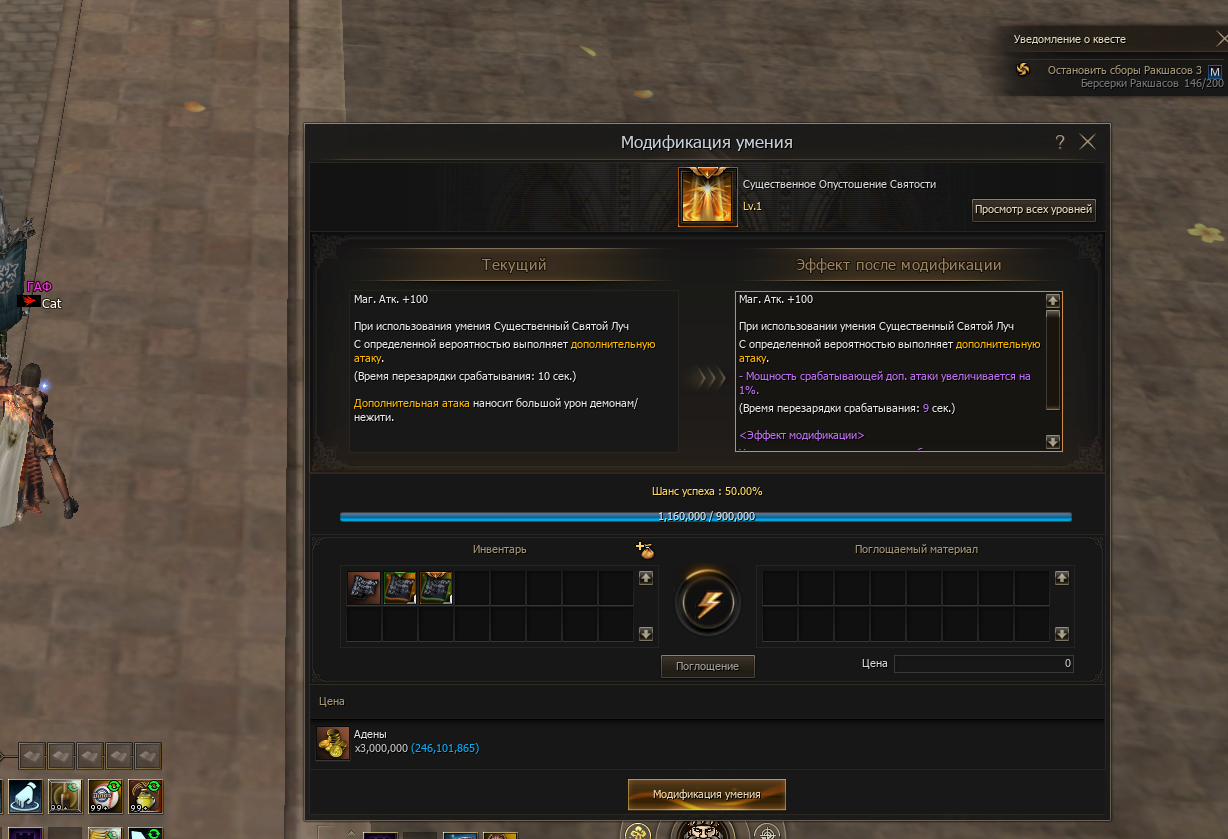Use the baseball item on the hotbar
This screenshot has height=839, width=1228.
tap(105, 796)
